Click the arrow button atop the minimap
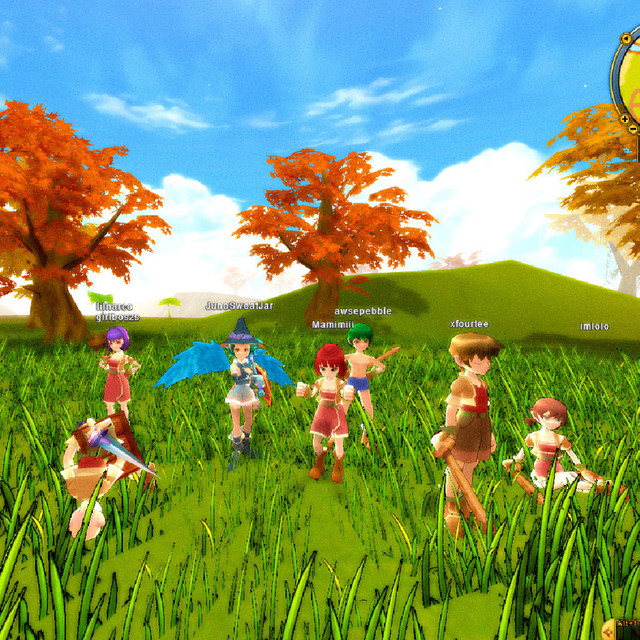The height and width of the screenshot is (640, 640). [x=624, y=39]
